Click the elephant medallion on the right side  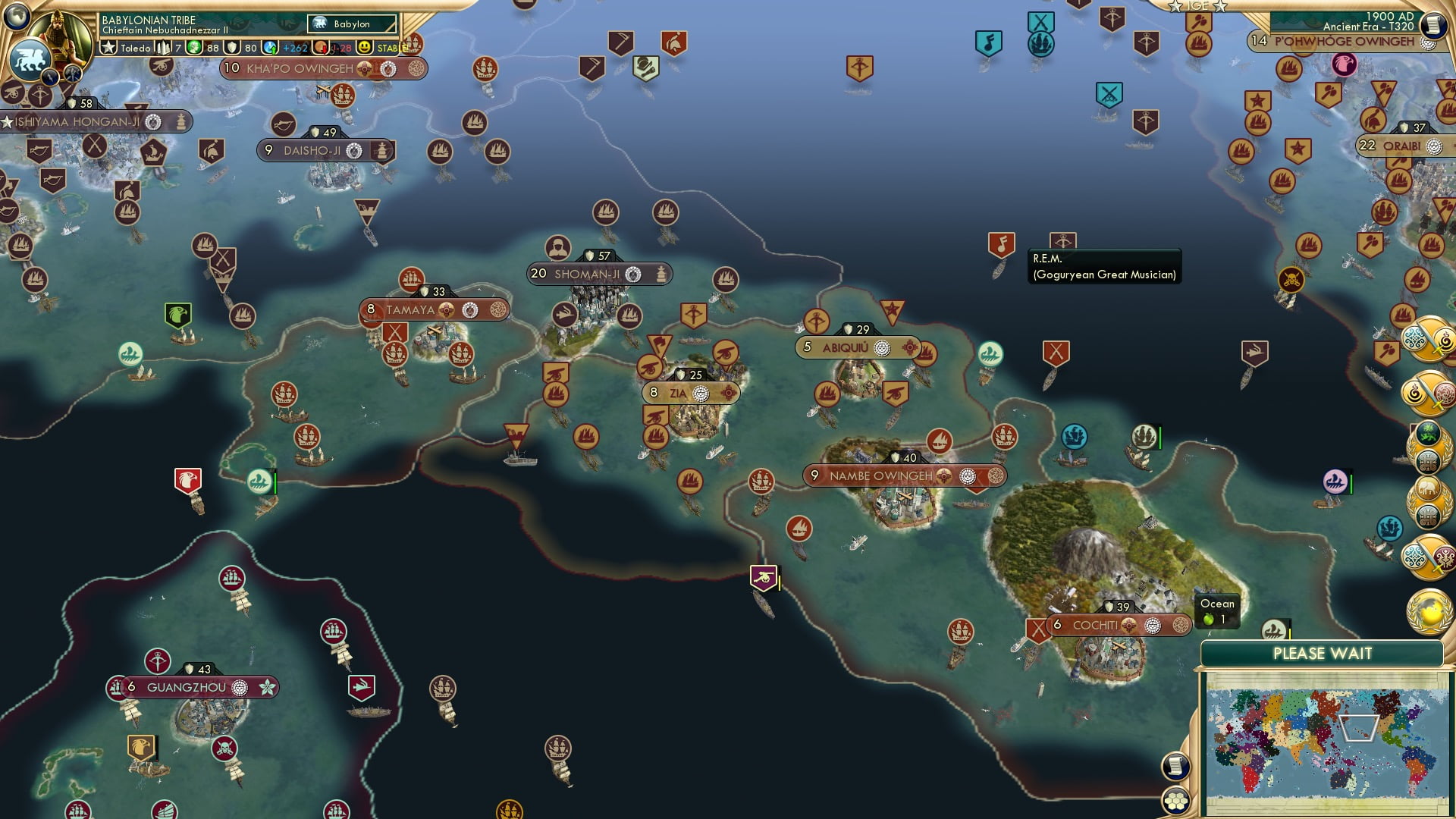[1429, 486]
